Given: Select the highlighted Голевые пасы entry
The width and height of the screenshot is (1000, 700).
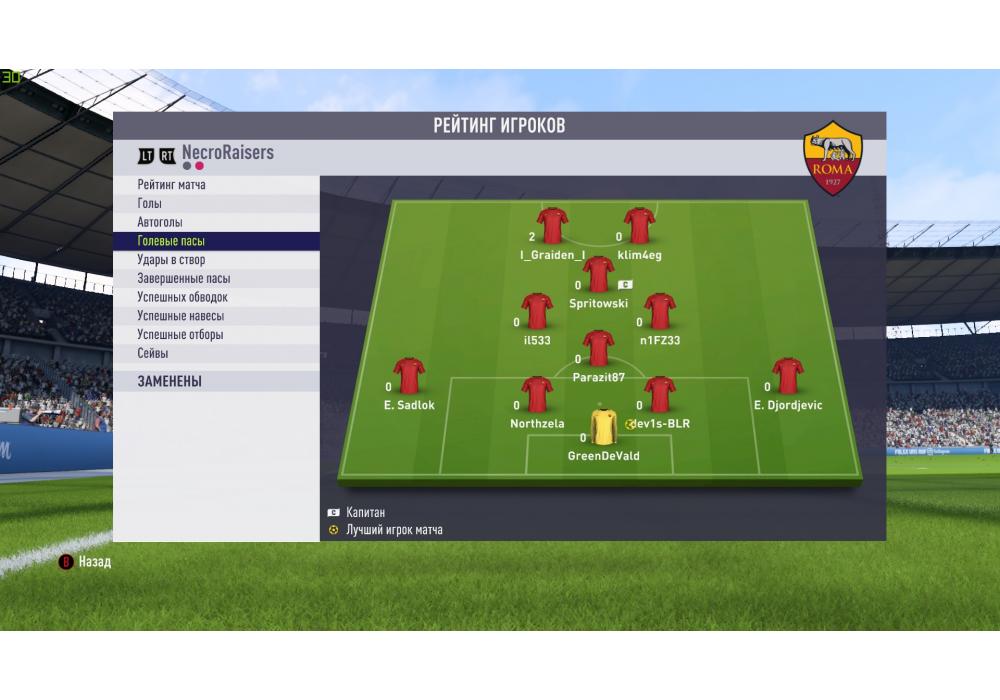Looking at the screenshot, I should [x=171, y=241].
